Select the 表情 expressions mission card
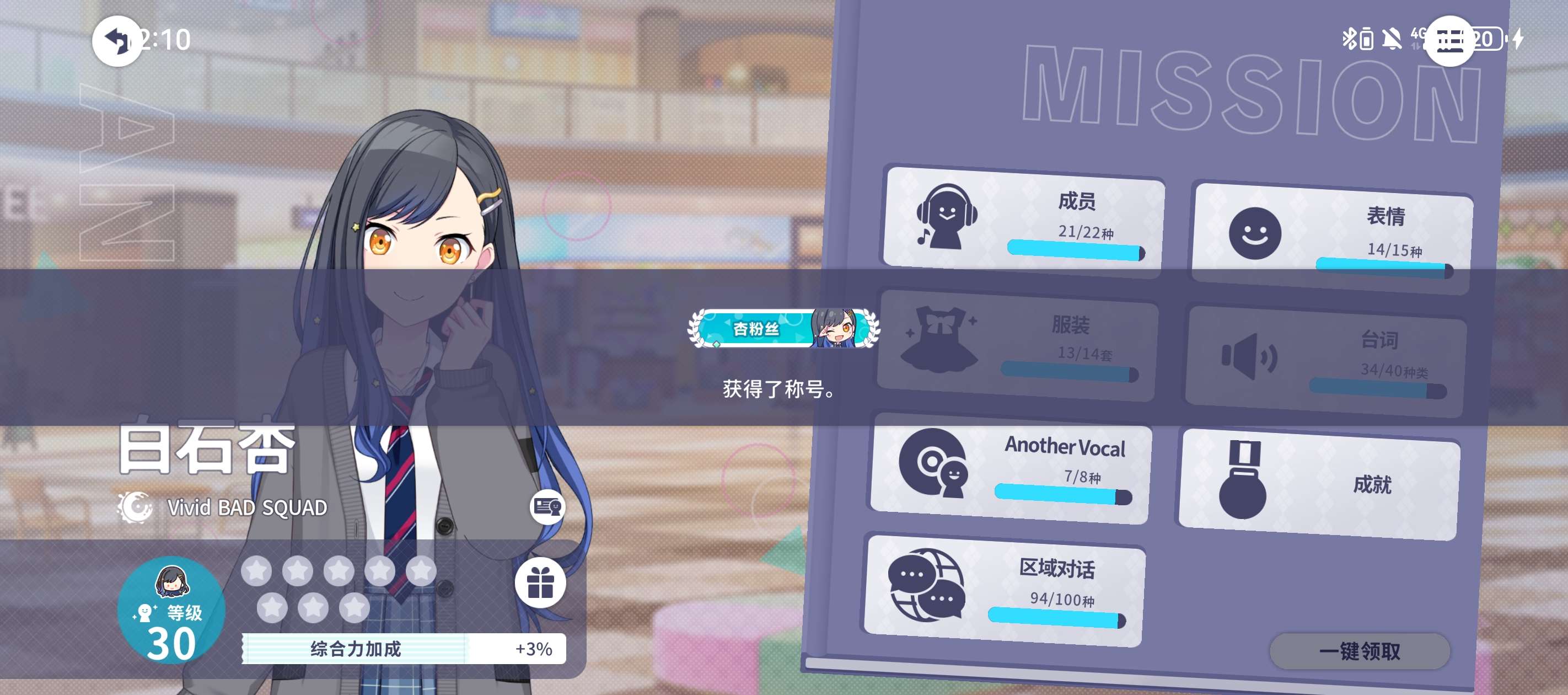The height and width of the screenshot is (695, 1568). (1333, 236)
